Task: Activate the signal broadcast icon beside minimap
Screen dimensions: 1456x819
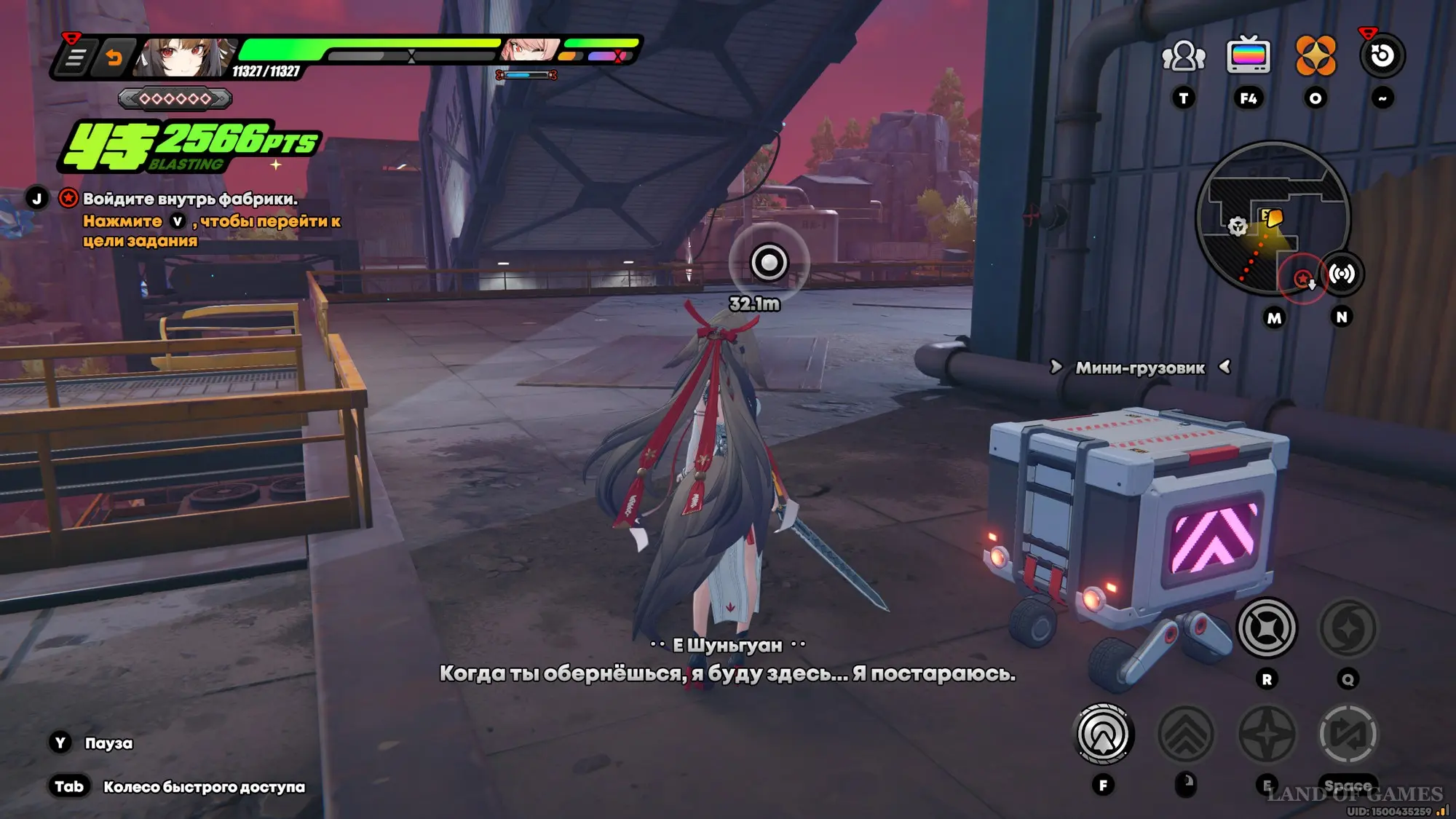Action: click(x=1342, y=274)
